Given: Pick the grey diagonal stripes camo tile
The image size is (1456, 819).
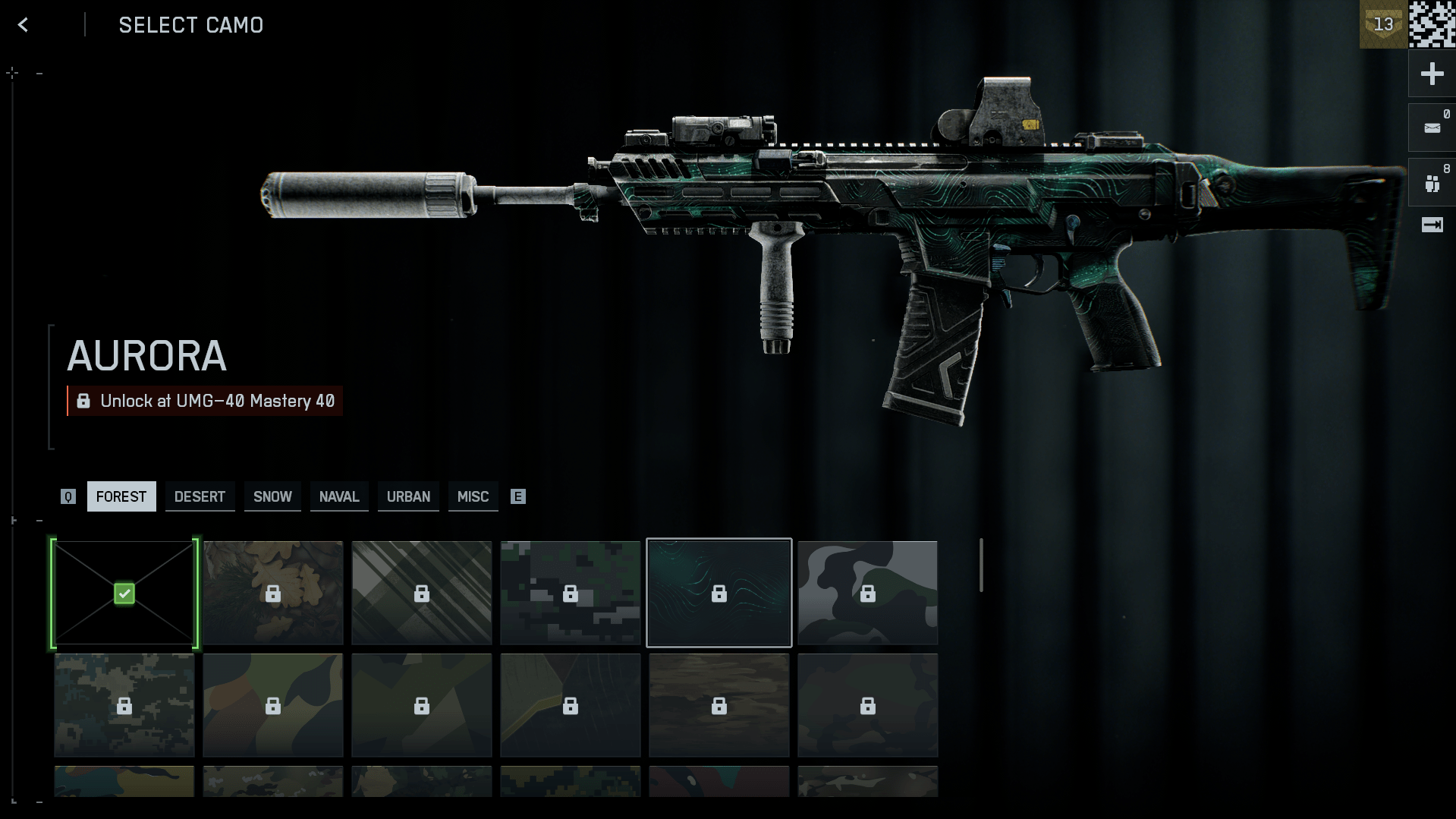Looking at the screenshot, I should (x=422, y=593).
